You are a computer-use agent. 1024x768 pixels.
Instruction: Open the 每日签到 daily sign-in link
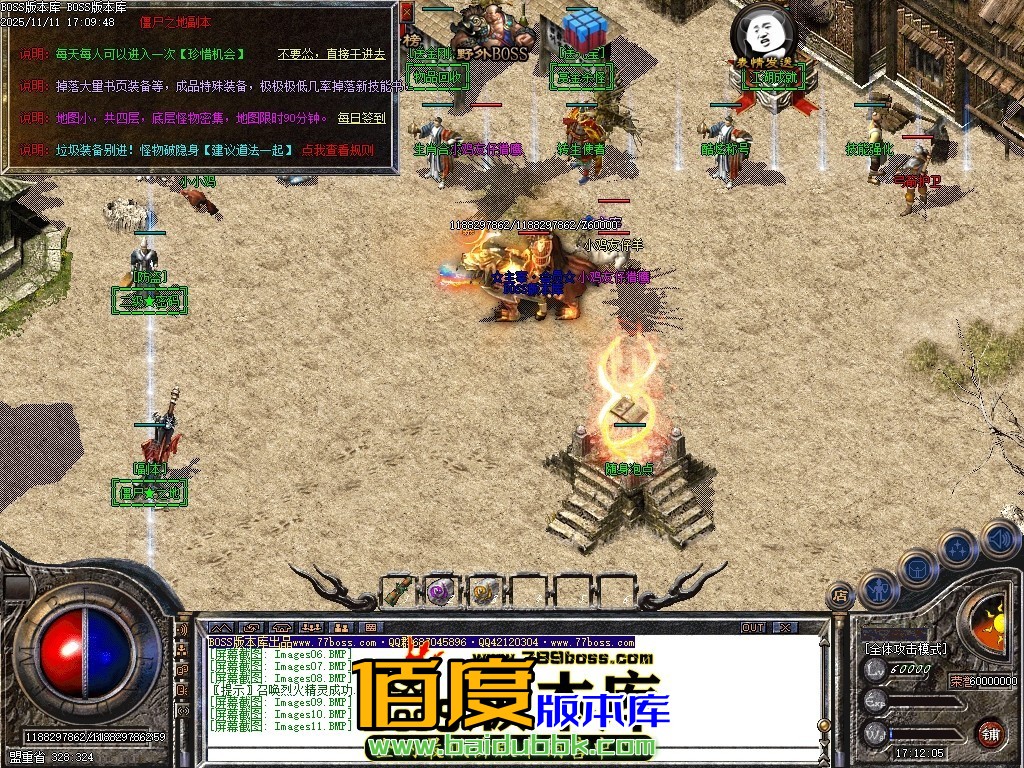[x=360, y=118]
